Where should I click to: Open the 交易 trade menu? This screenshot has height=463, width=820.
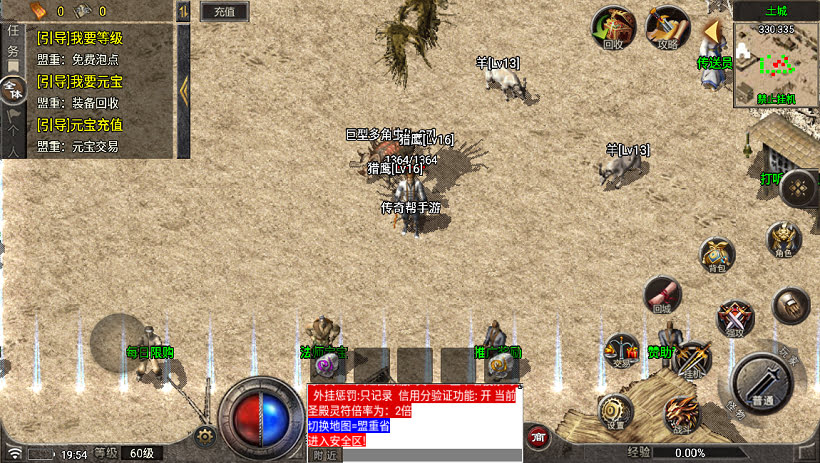coord(622,352)
